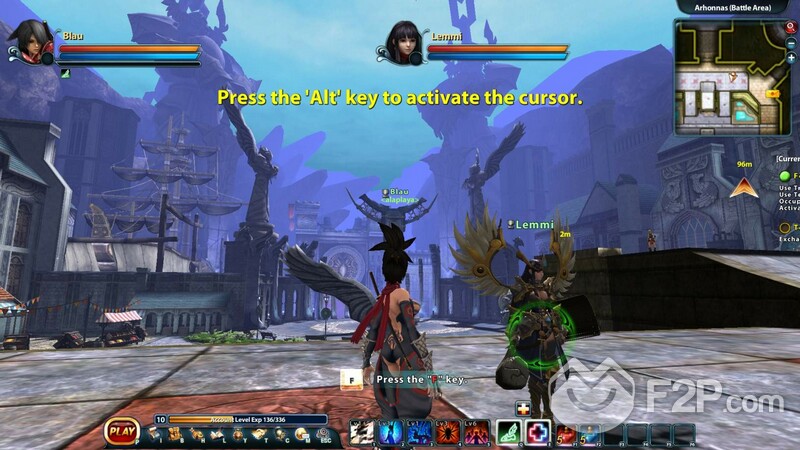The image size is (800, 450).
Task: Select Blau's character portrait
Action: (26, 42)
